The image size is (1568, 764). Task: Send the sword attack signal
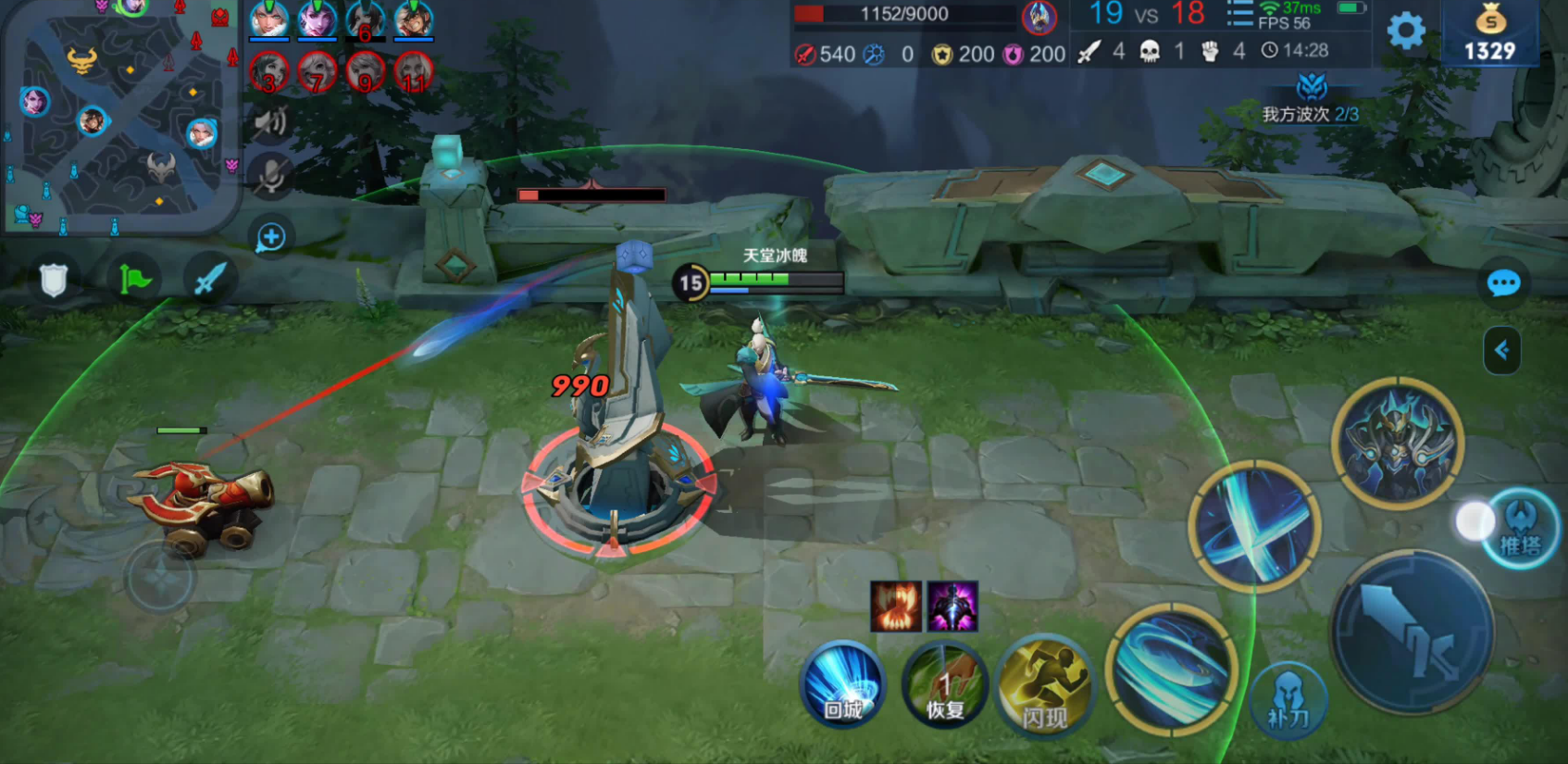click(x=210, y=279)
